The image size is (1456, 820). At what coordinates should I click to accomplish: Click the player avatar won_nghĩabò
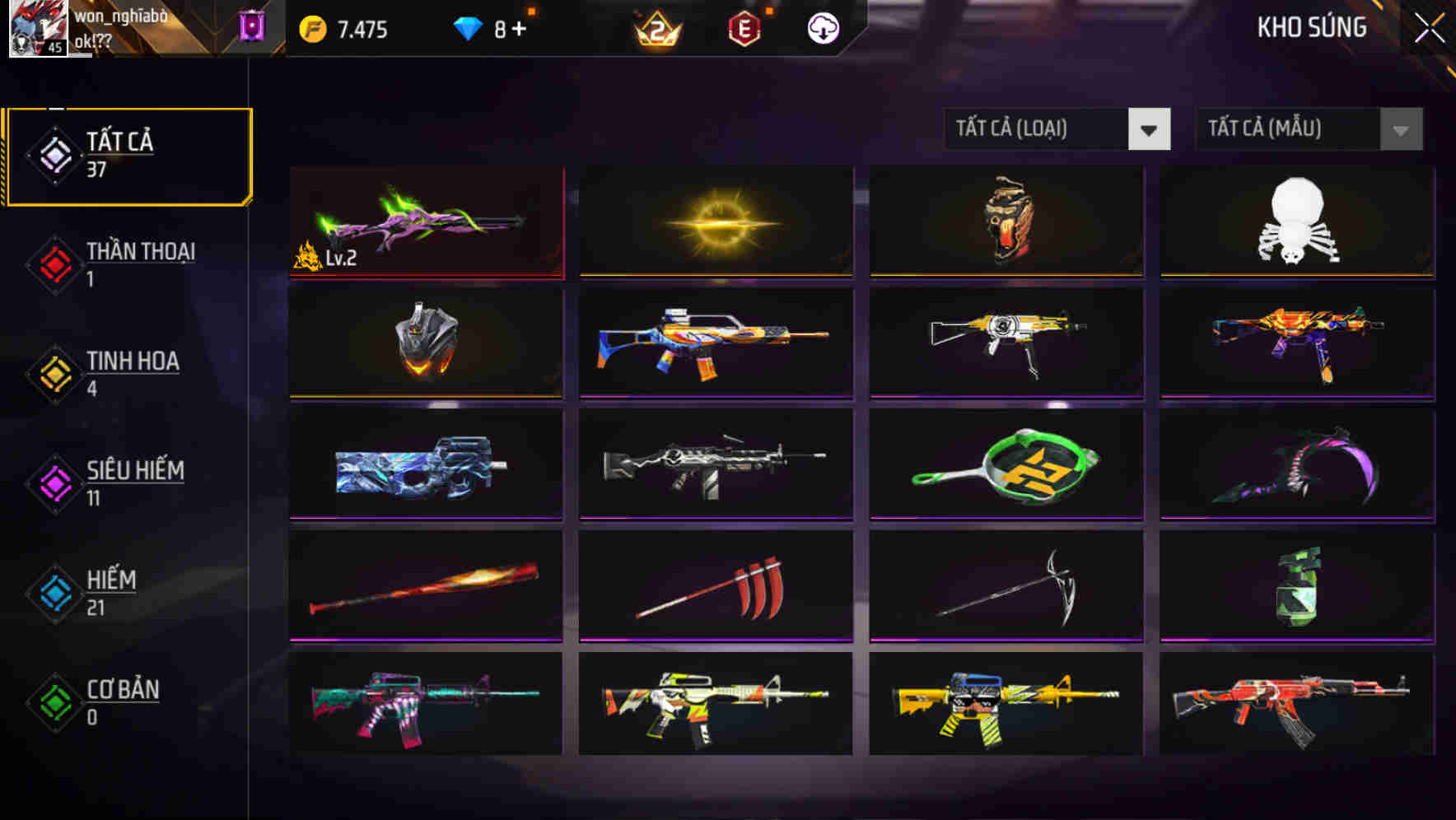(36, 27)
